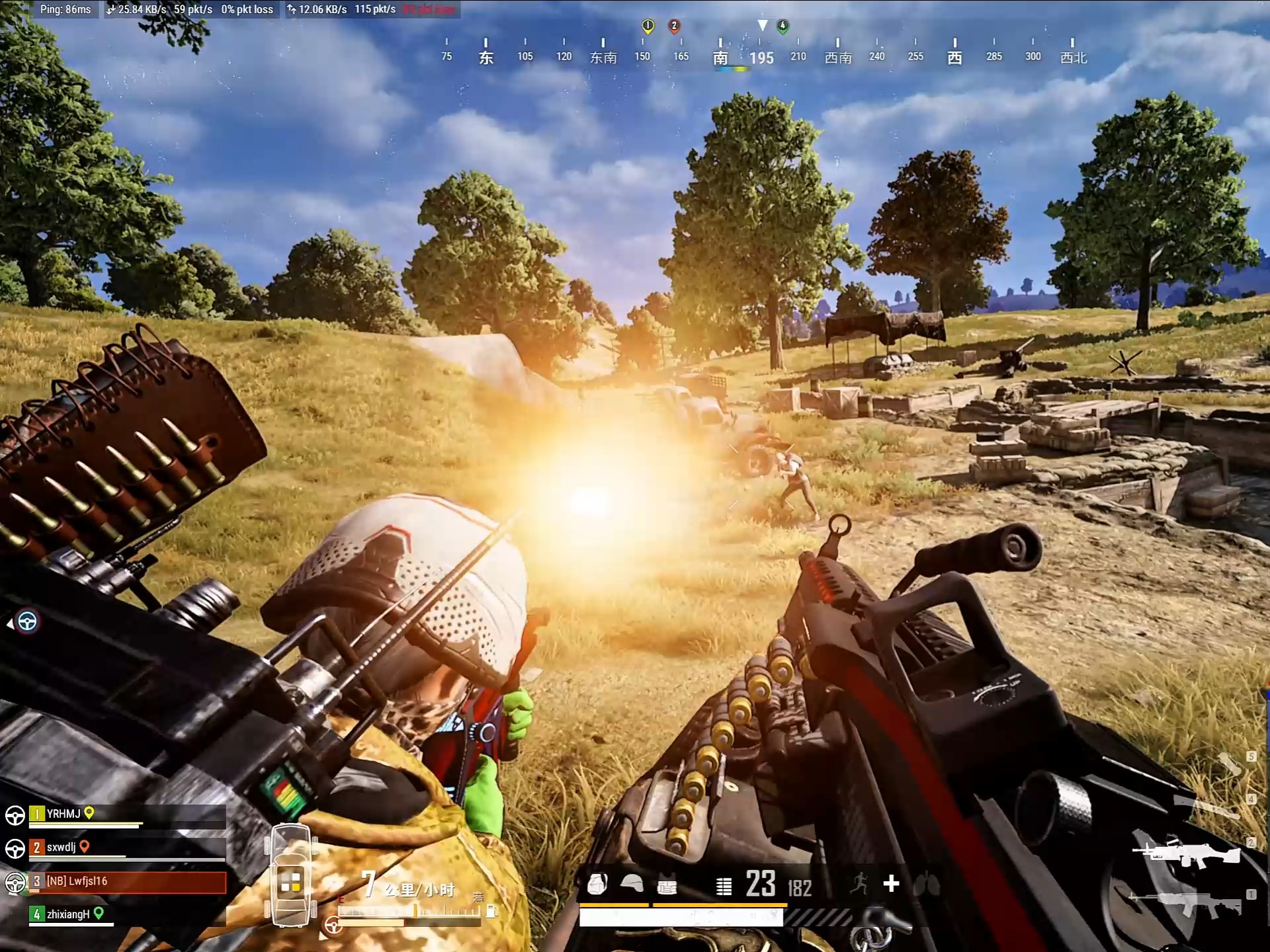Image resolution: width=1270 pixels, height=952 pixels.
Task: Click the armor vest equipment icon
Action: pos(667,886)
